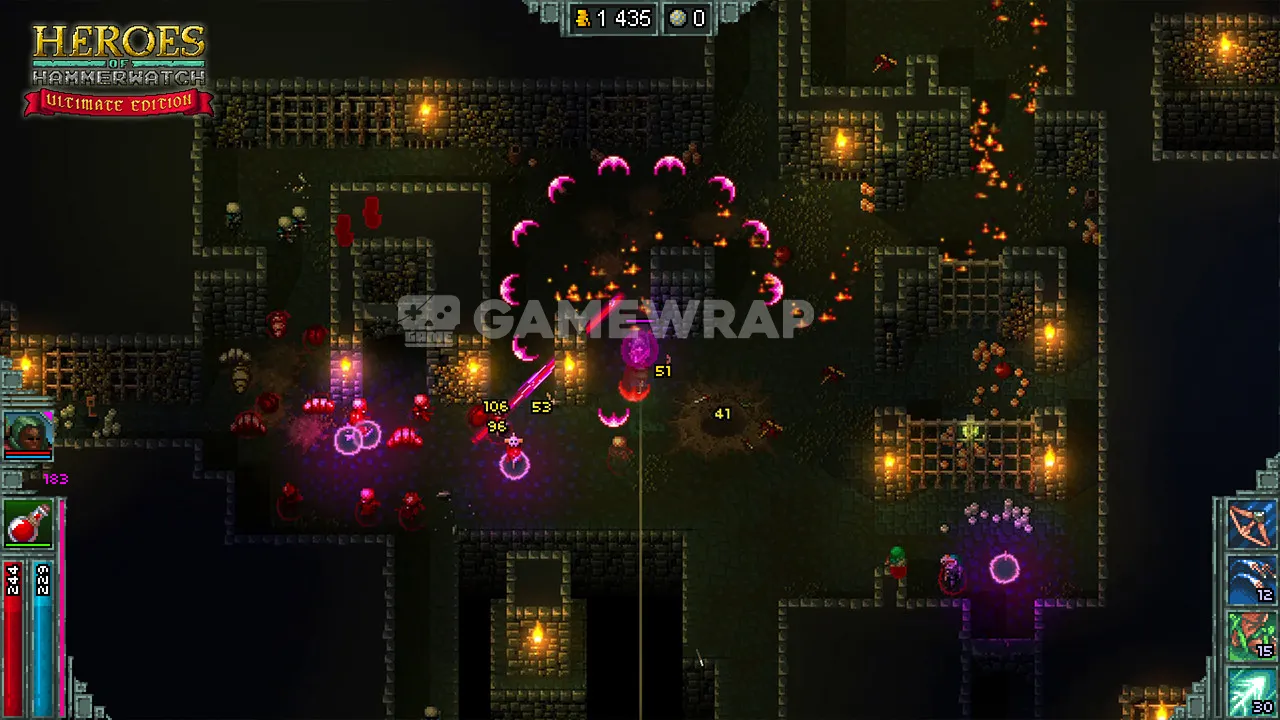Drink the red health potion
The image size is (1280, 720).
pos(28,524)
